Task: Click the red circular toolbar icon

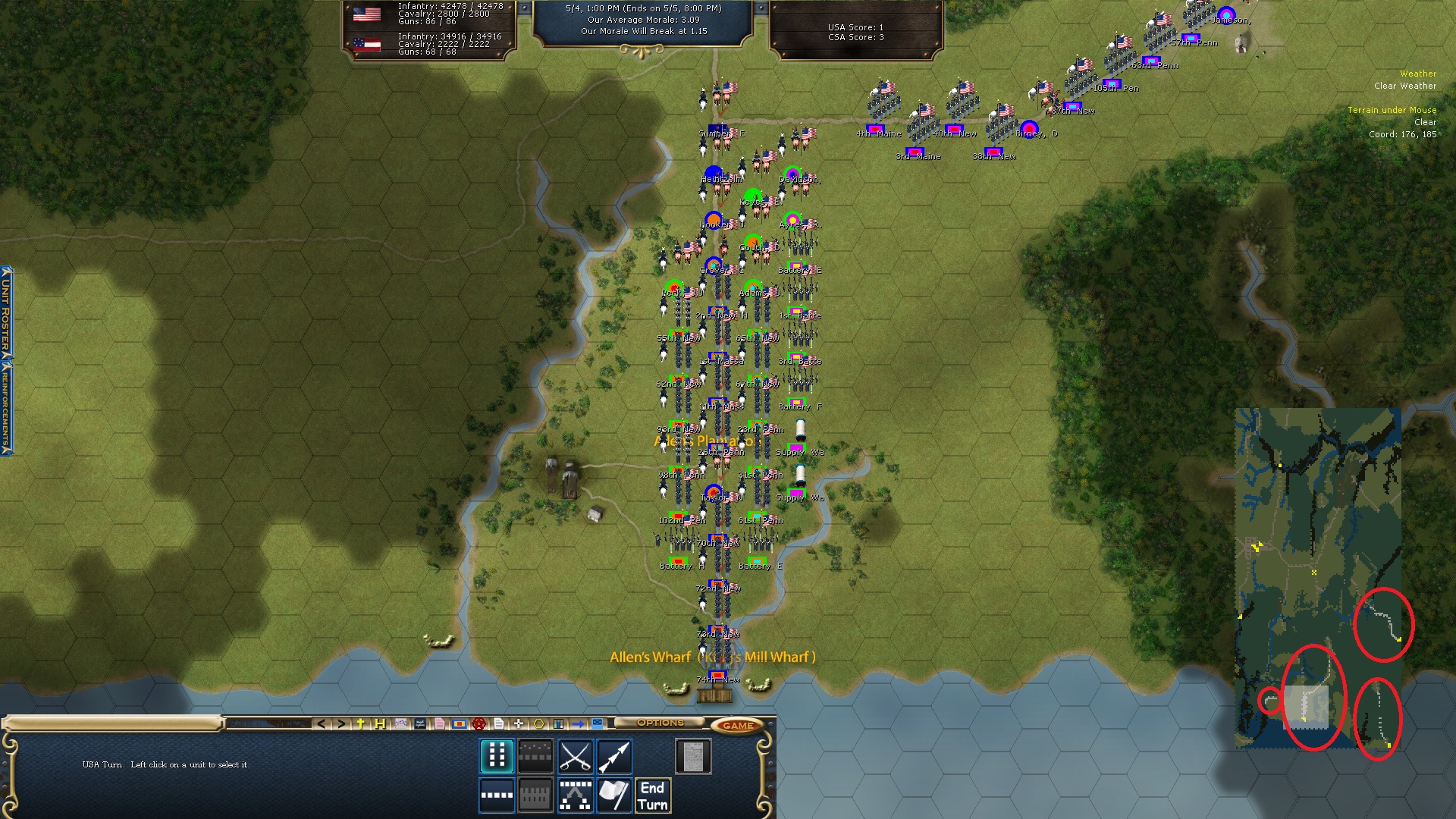Action: pos(479,724)
